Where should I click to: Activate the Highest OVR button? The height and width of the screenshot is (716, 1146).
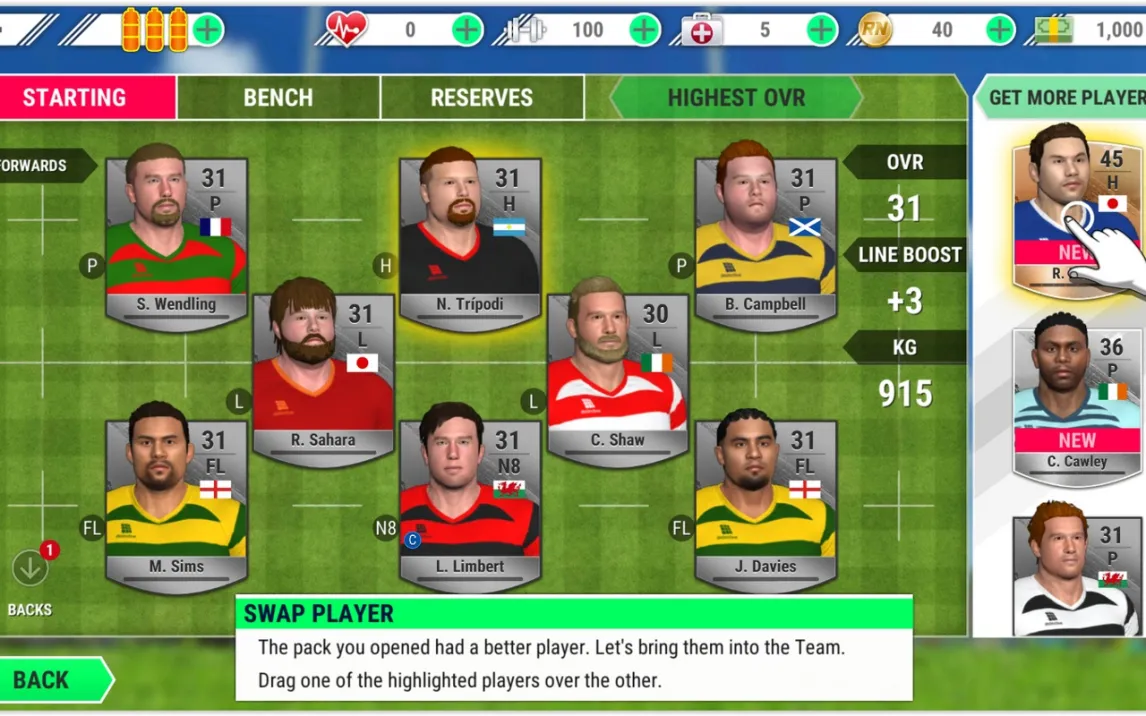pyautogui.click(x=735, y=98)
